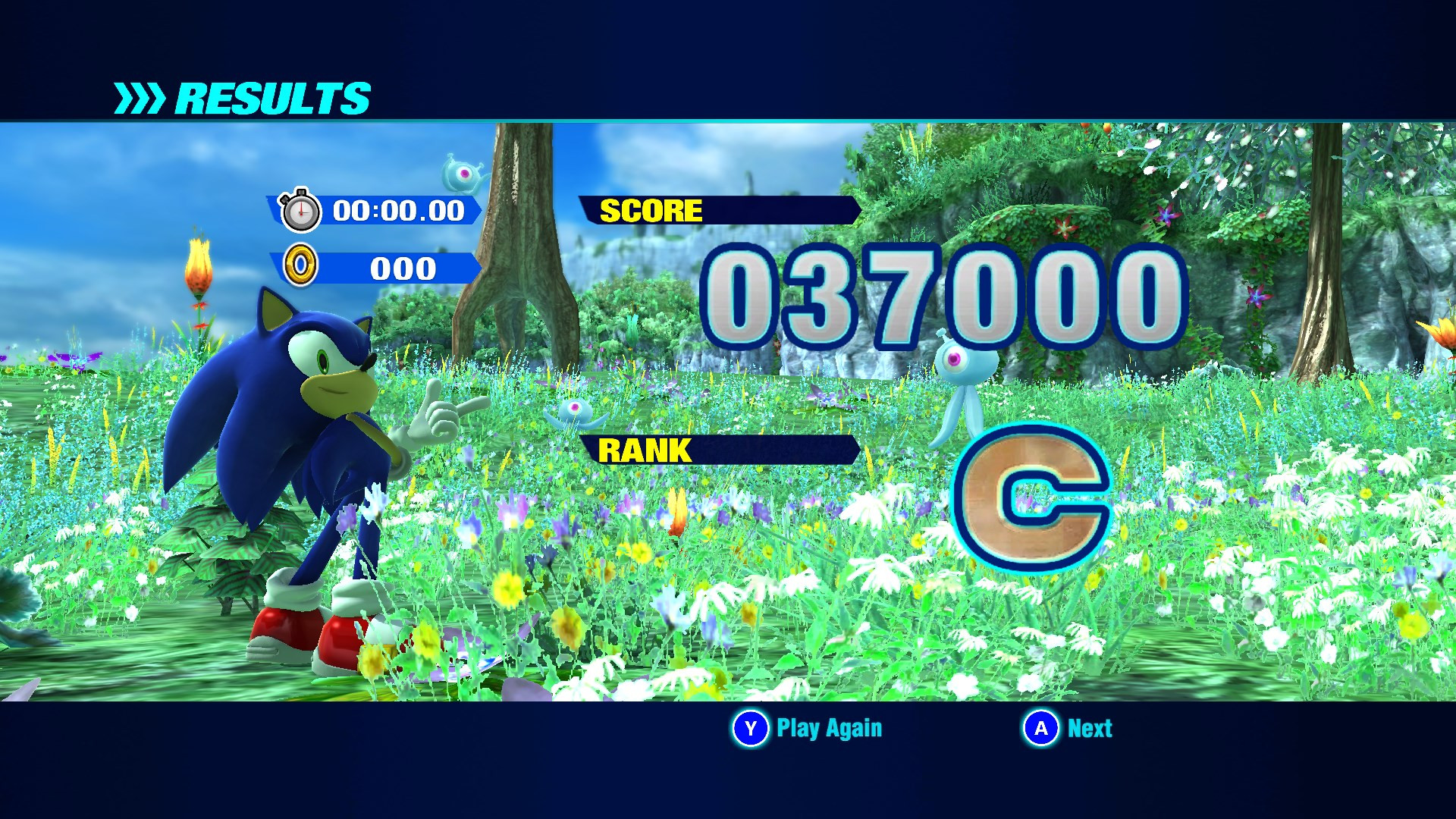Click the Y button icon
This screenshot has height=819, width=1456.
click(749, 729)
